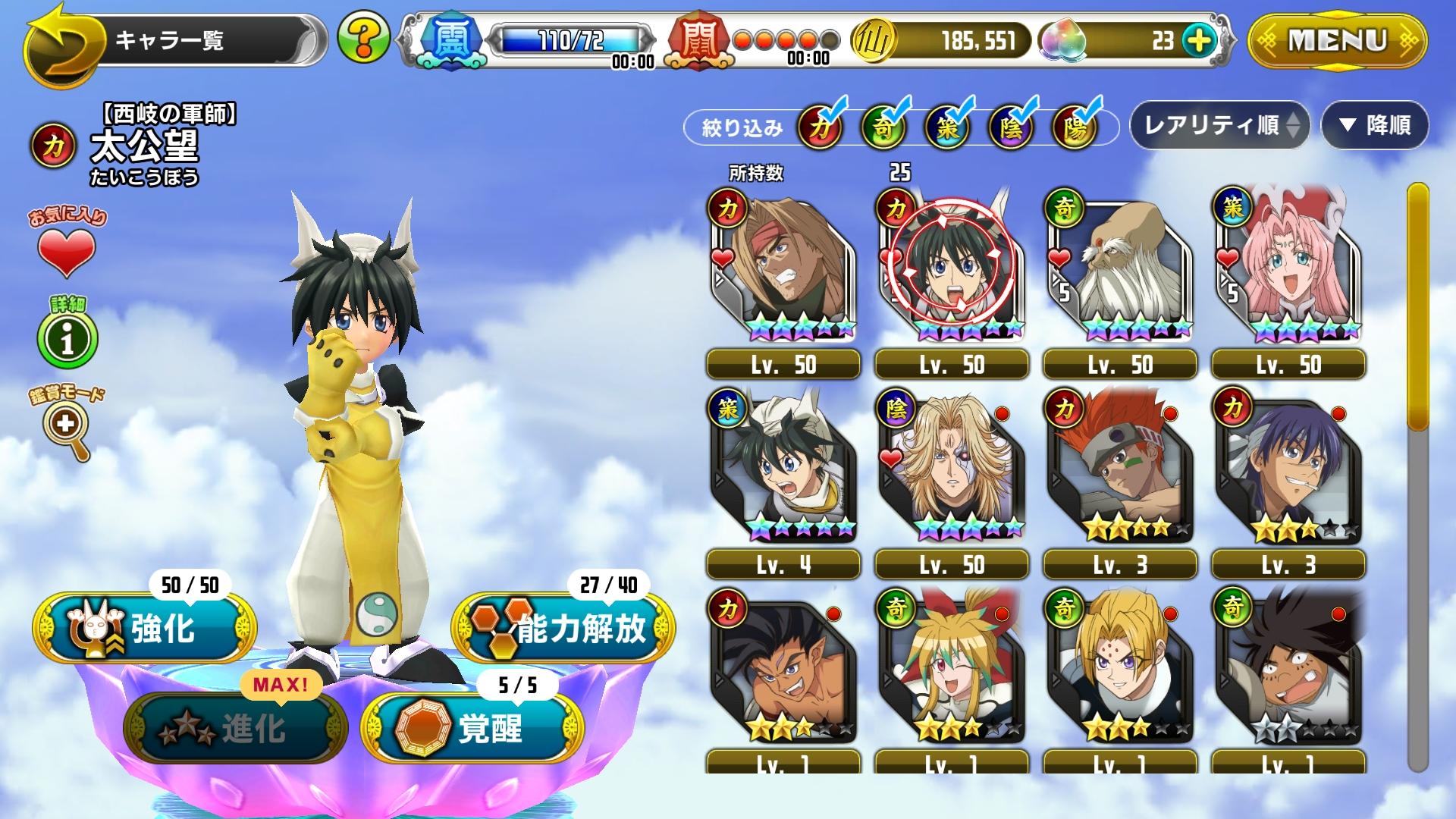
Task: Switch the 降順 sort order
Action: click(x=1375, y=125)
